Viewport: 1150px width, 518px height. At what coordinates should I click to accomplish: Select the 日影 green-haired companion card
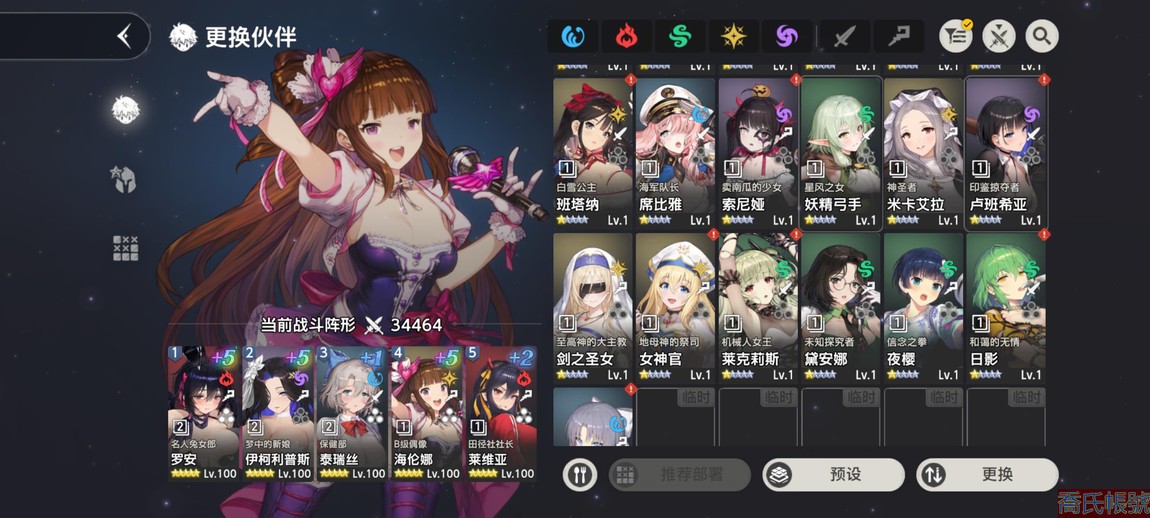(x=1006, y=307)
